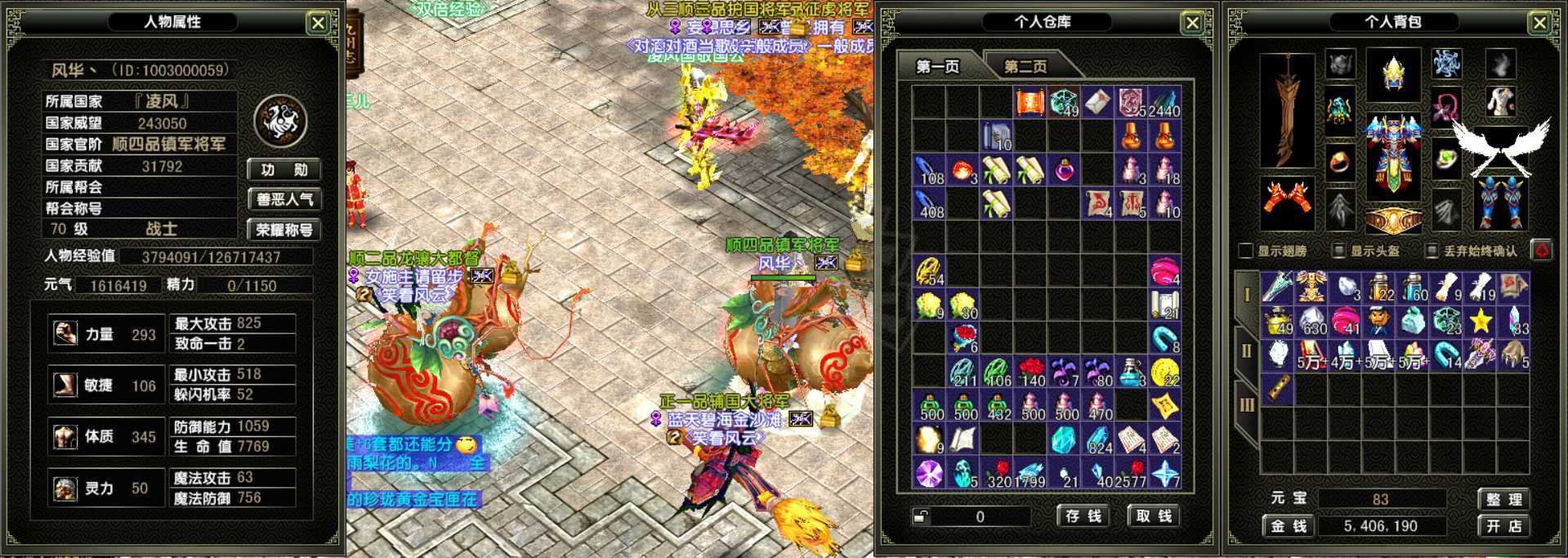
Task: Select the 第一页 warehouse tab
Action: (x=937, y=66)
